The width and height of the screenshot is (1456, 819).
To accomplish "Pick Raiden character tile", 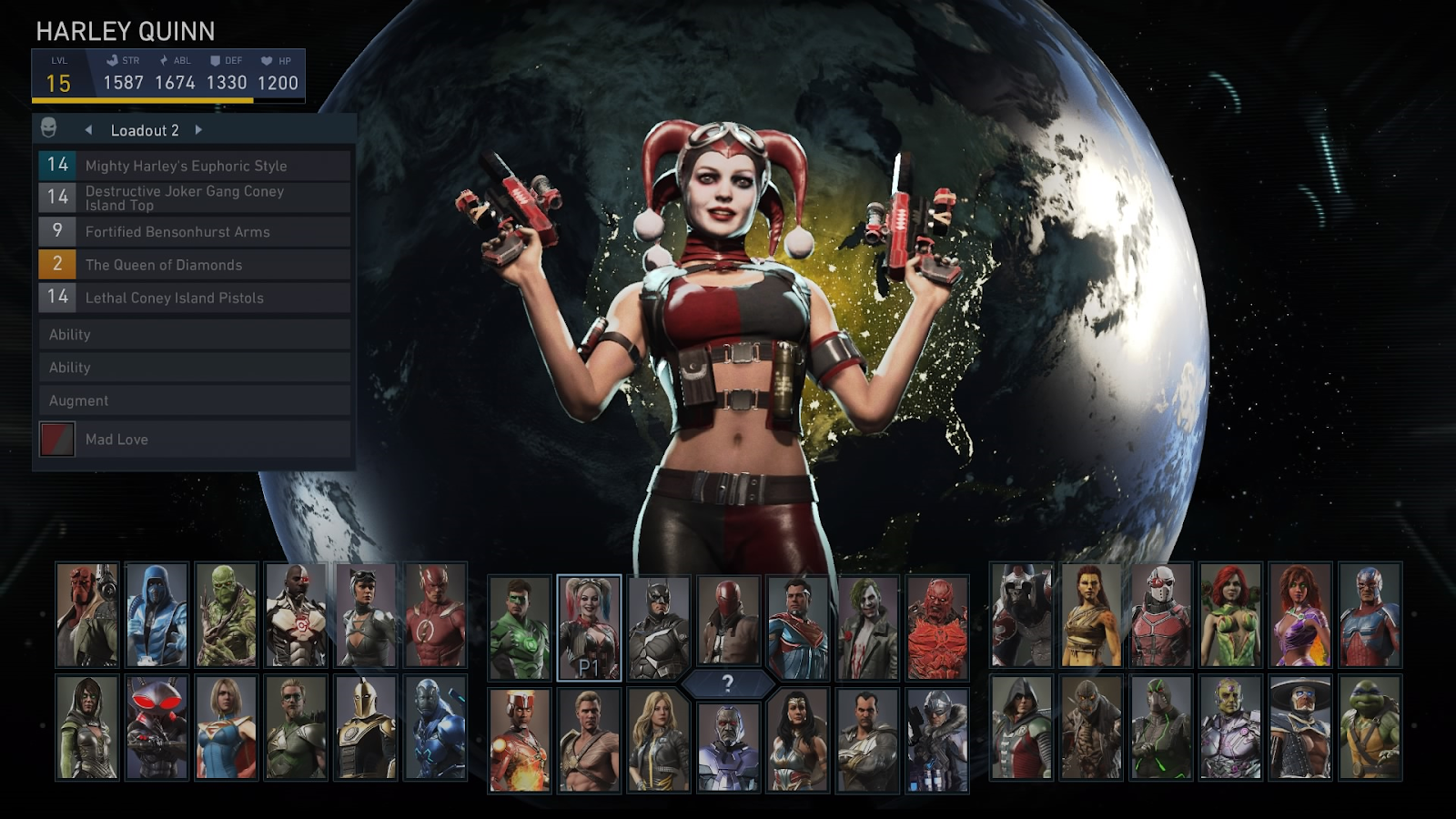I will [x=1300, y=727].
